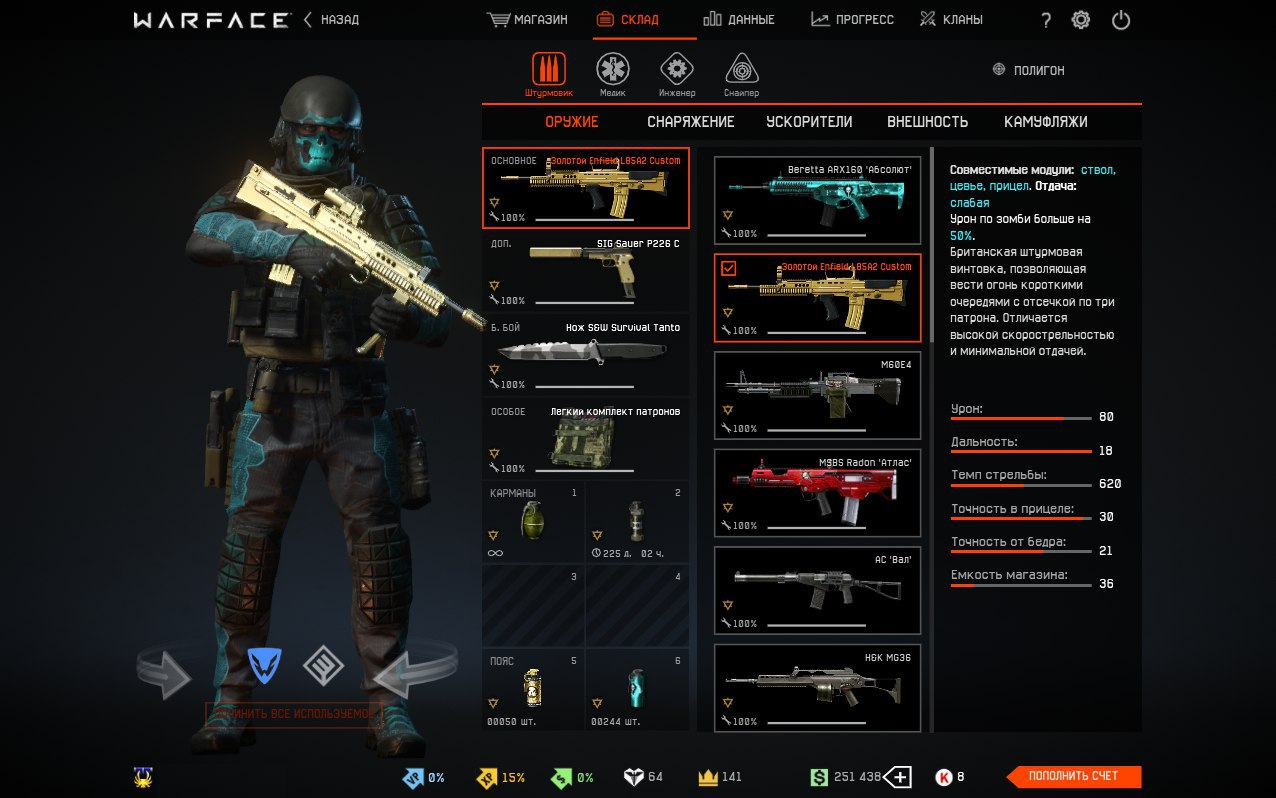Pick the red MSBS Radom 'Атлас' rifle

817,492
